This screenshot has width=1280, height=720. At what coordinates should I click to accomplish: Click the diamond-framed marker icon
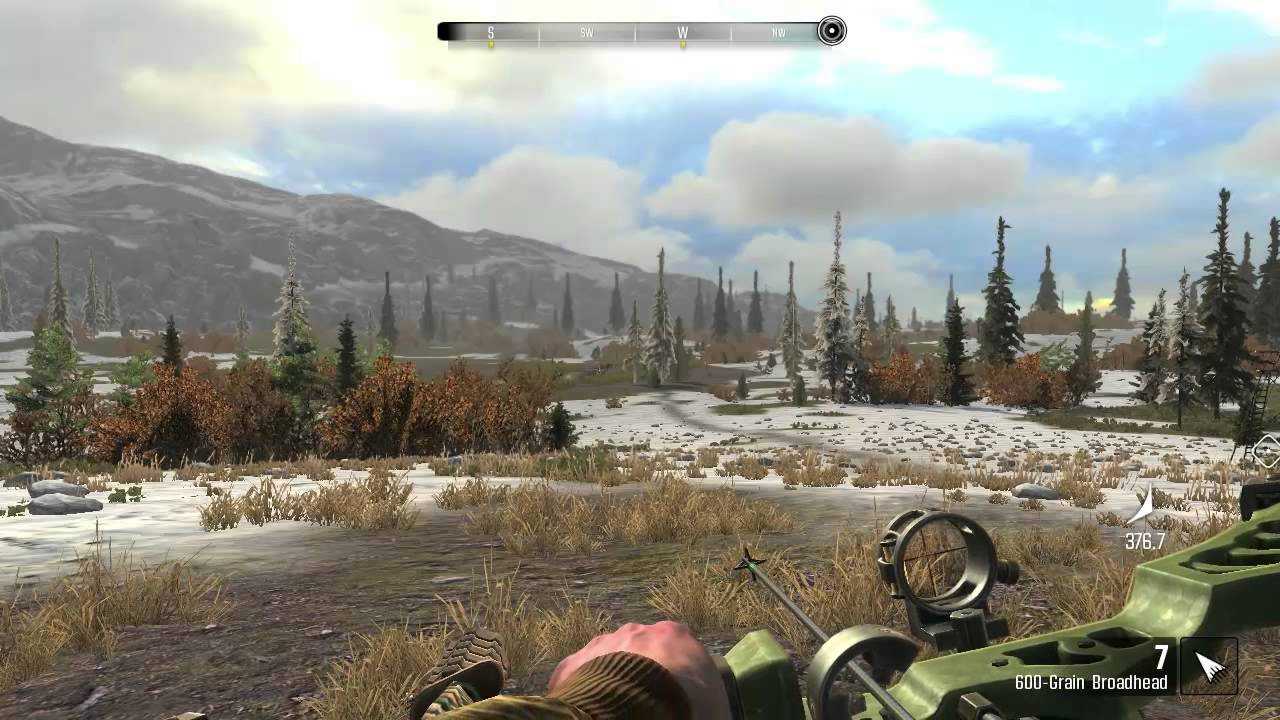click(x=1267, y=451)
